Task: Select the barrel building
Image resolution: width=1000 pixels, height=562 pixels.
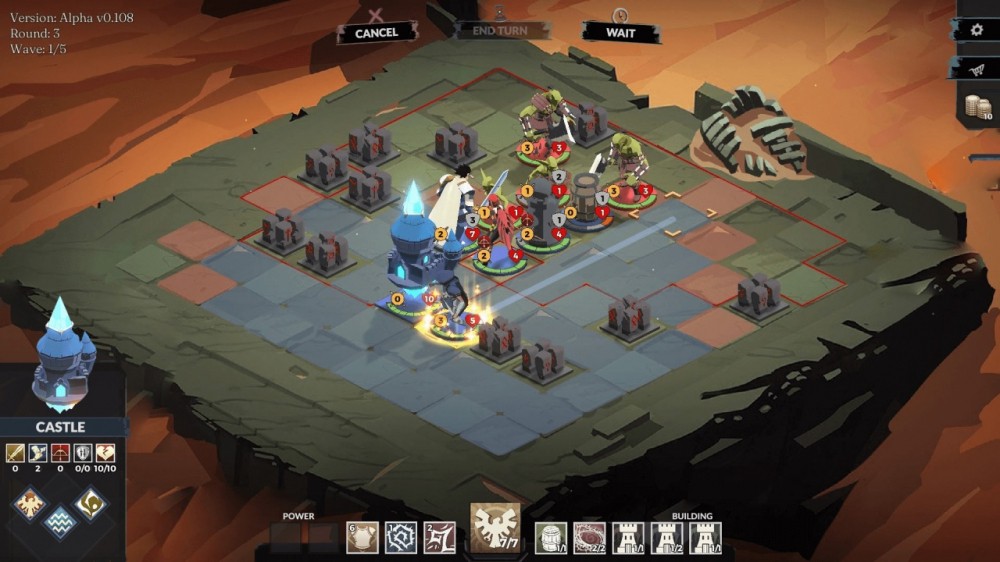Action: click(551, 537)
